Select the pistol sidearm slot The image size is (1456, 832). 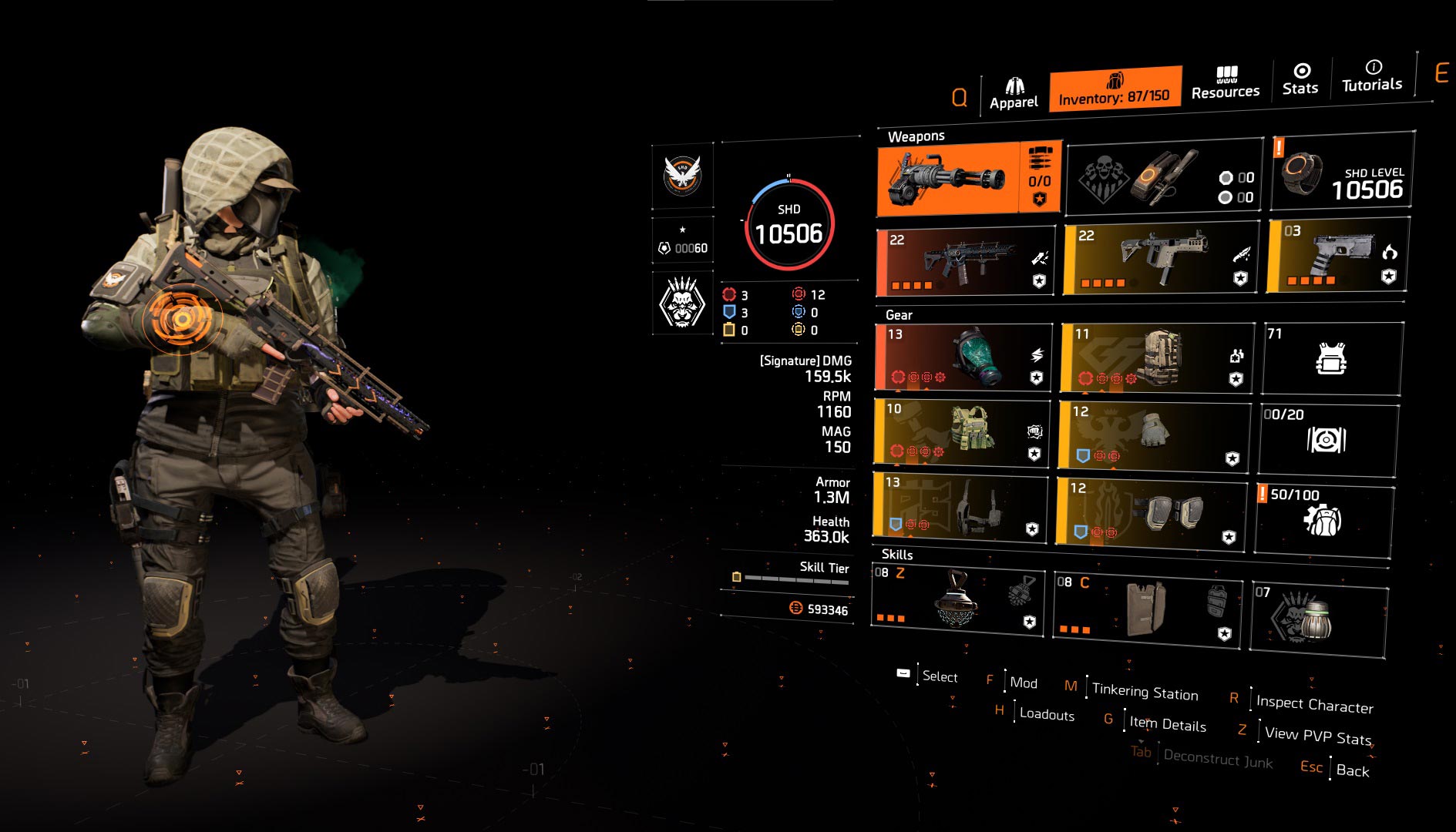pos(1338,255)
